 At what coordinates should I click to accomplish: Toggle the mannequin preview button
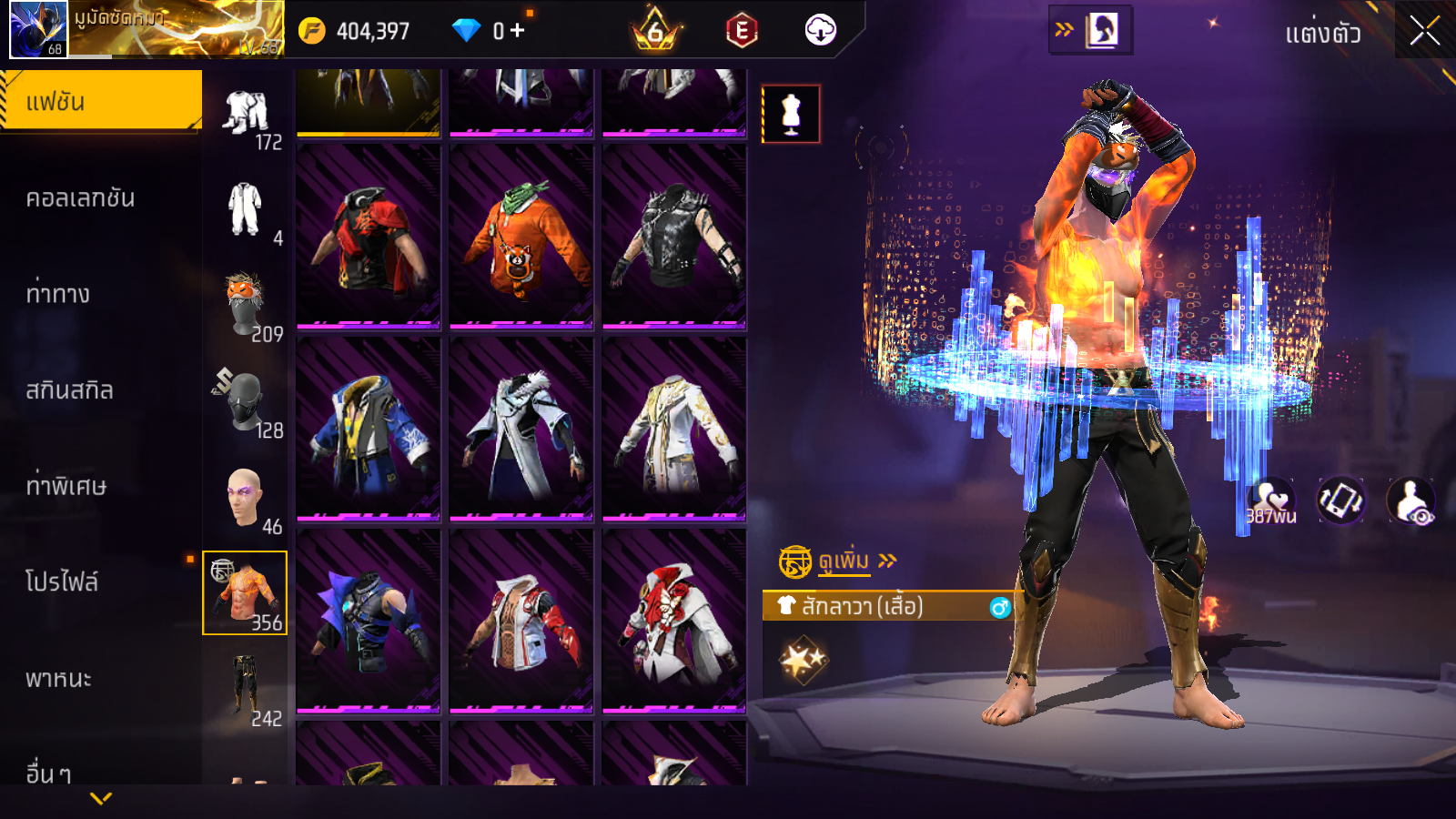click(x=791, y=114)
